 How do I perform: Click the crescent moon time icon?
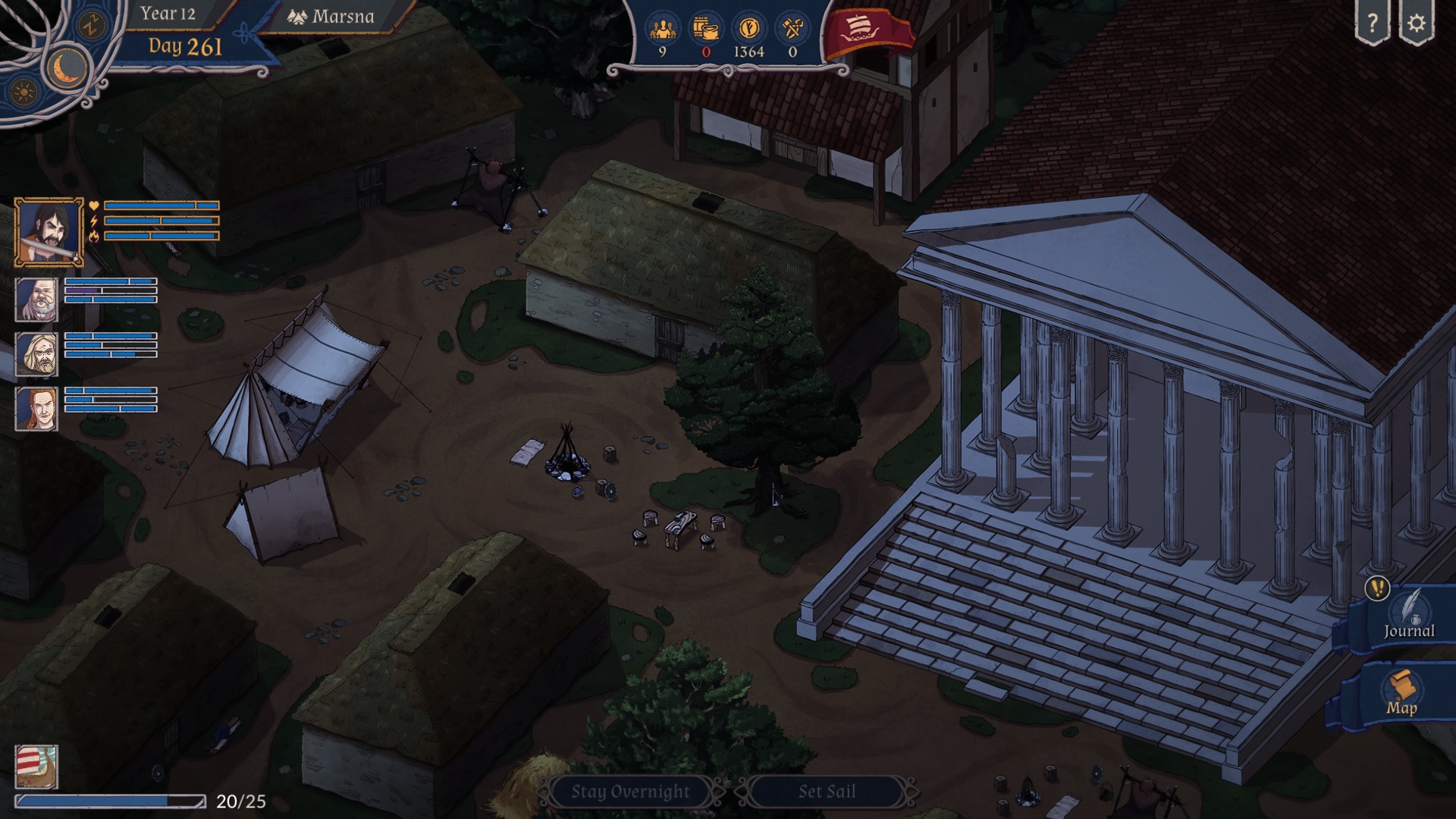tap(68, 67)
